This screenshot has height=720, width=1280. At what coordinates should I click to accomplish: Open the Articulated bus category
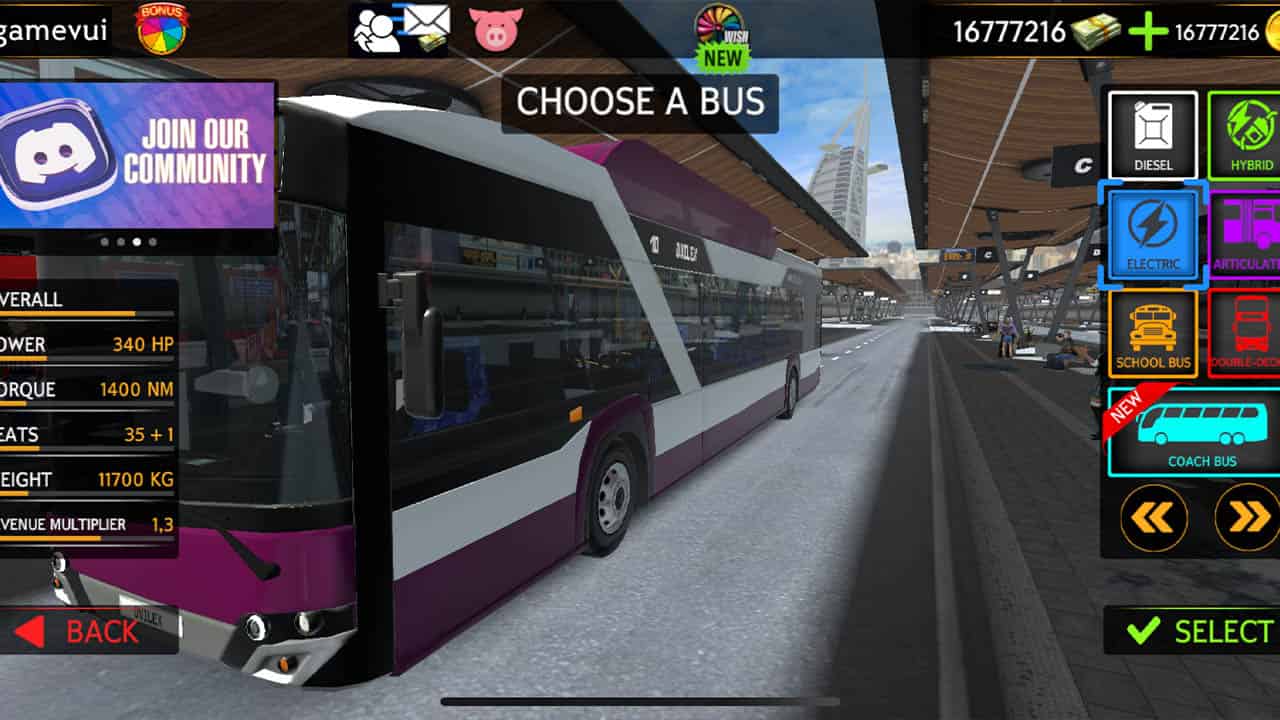click(x=1246, y=233)
